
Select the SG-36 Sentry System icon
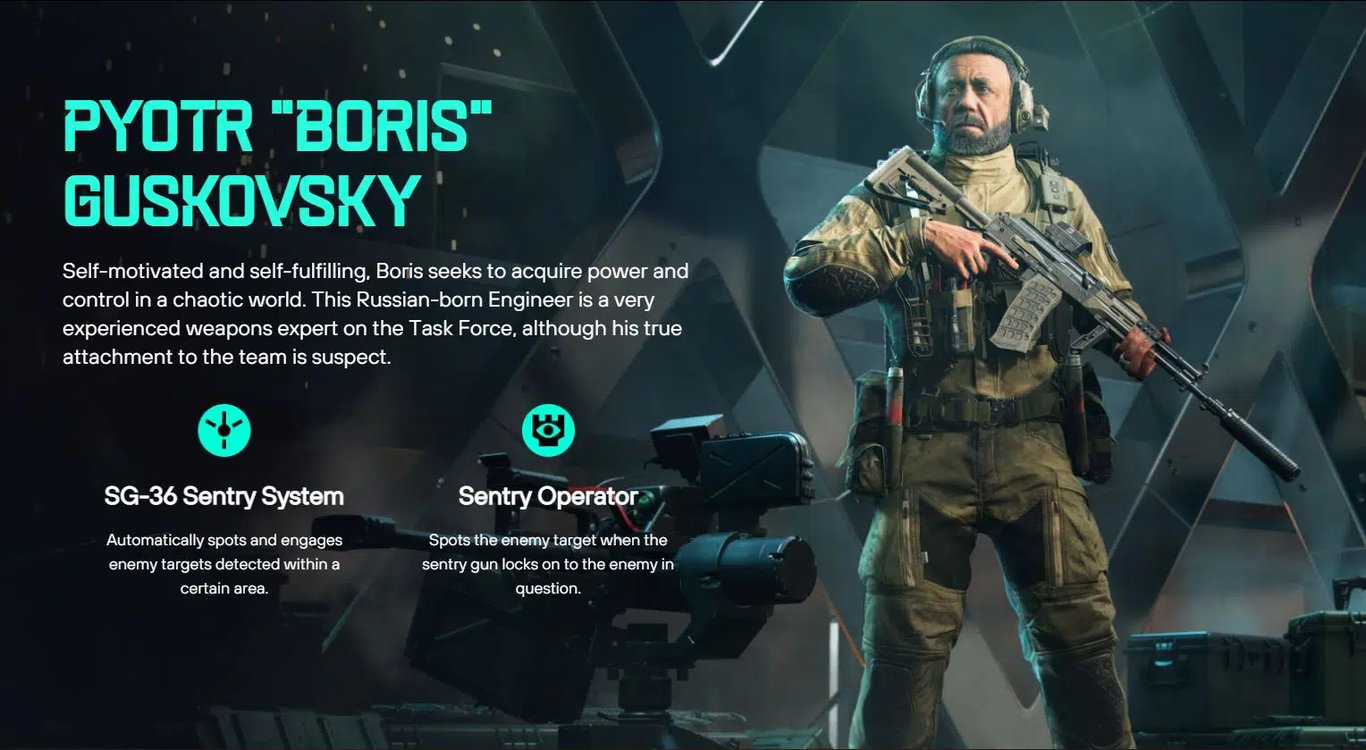coord(224,431)
